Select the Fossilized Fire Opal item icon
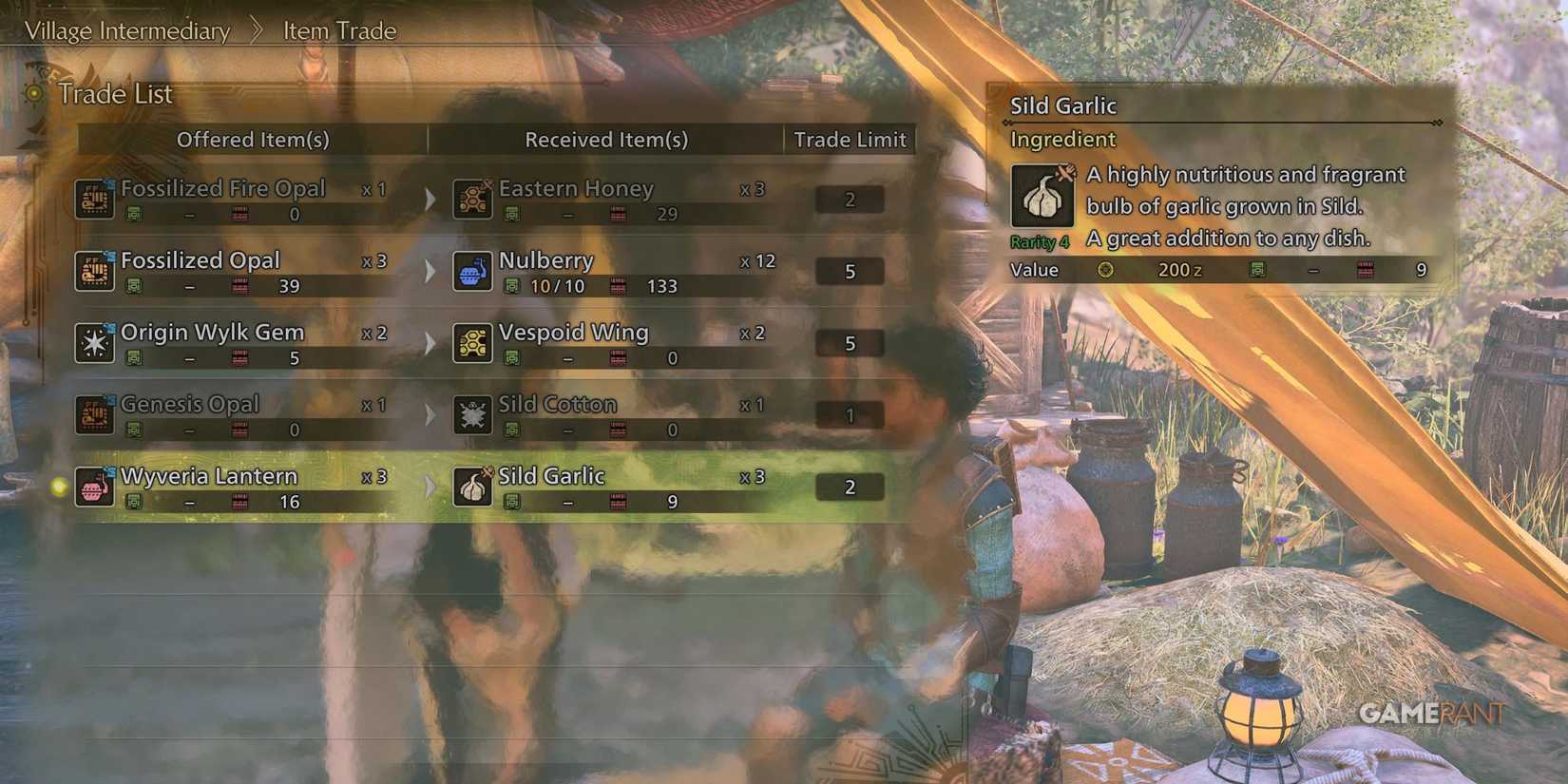1568x784 pixels. coord(93,199)
